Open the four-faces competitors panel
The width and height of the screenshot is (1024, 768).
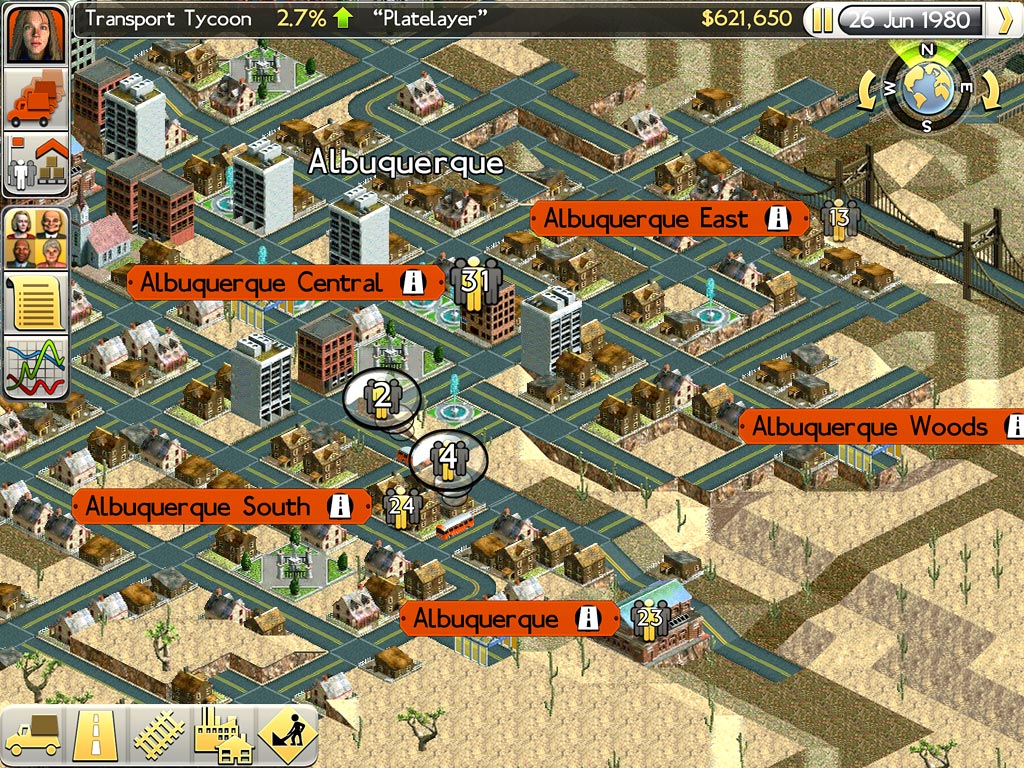[x=38, y=238]
